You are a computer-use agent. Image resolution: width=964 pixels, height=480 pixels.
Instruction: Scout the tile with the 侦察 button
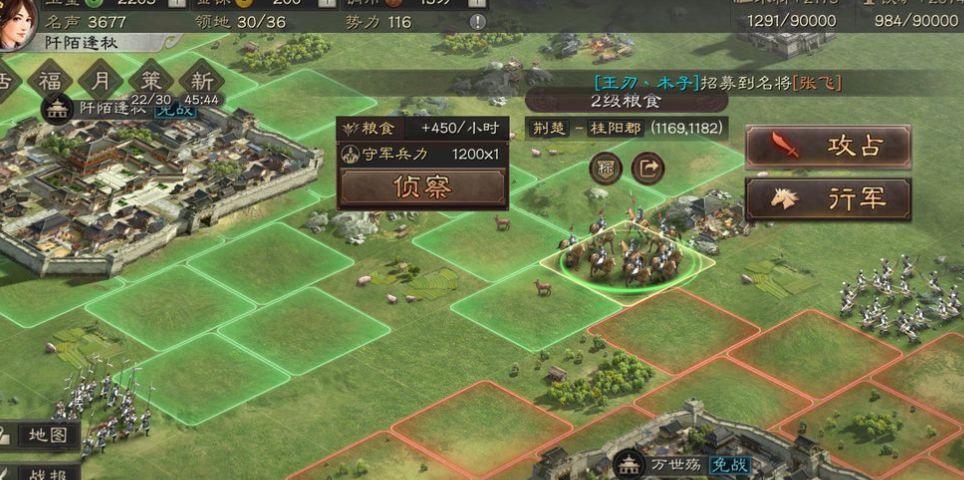422,187
